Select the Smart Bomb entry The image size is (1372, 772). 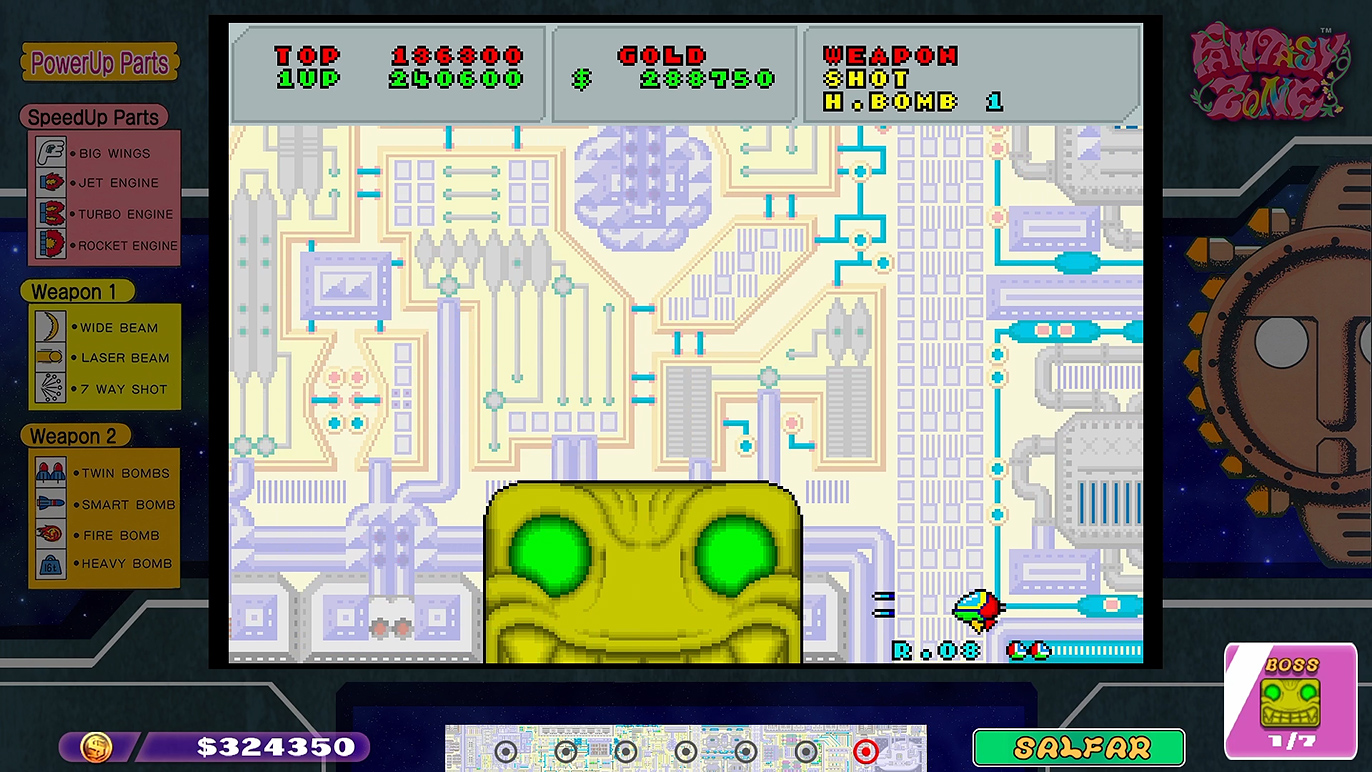point(104,504)
